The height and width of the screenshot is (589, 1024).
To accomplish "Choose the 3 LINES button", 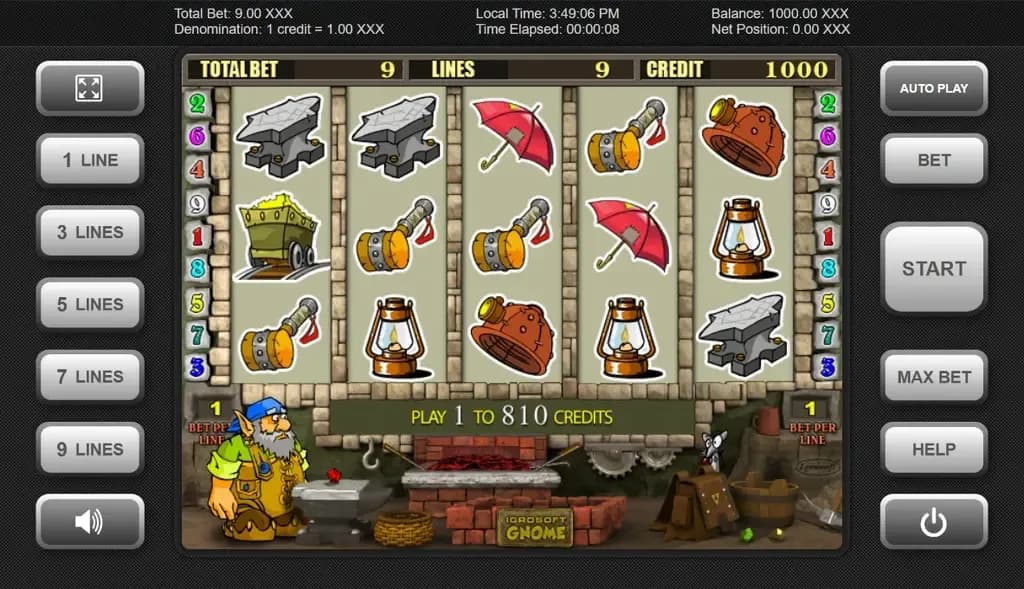I will tap(90, 232).
